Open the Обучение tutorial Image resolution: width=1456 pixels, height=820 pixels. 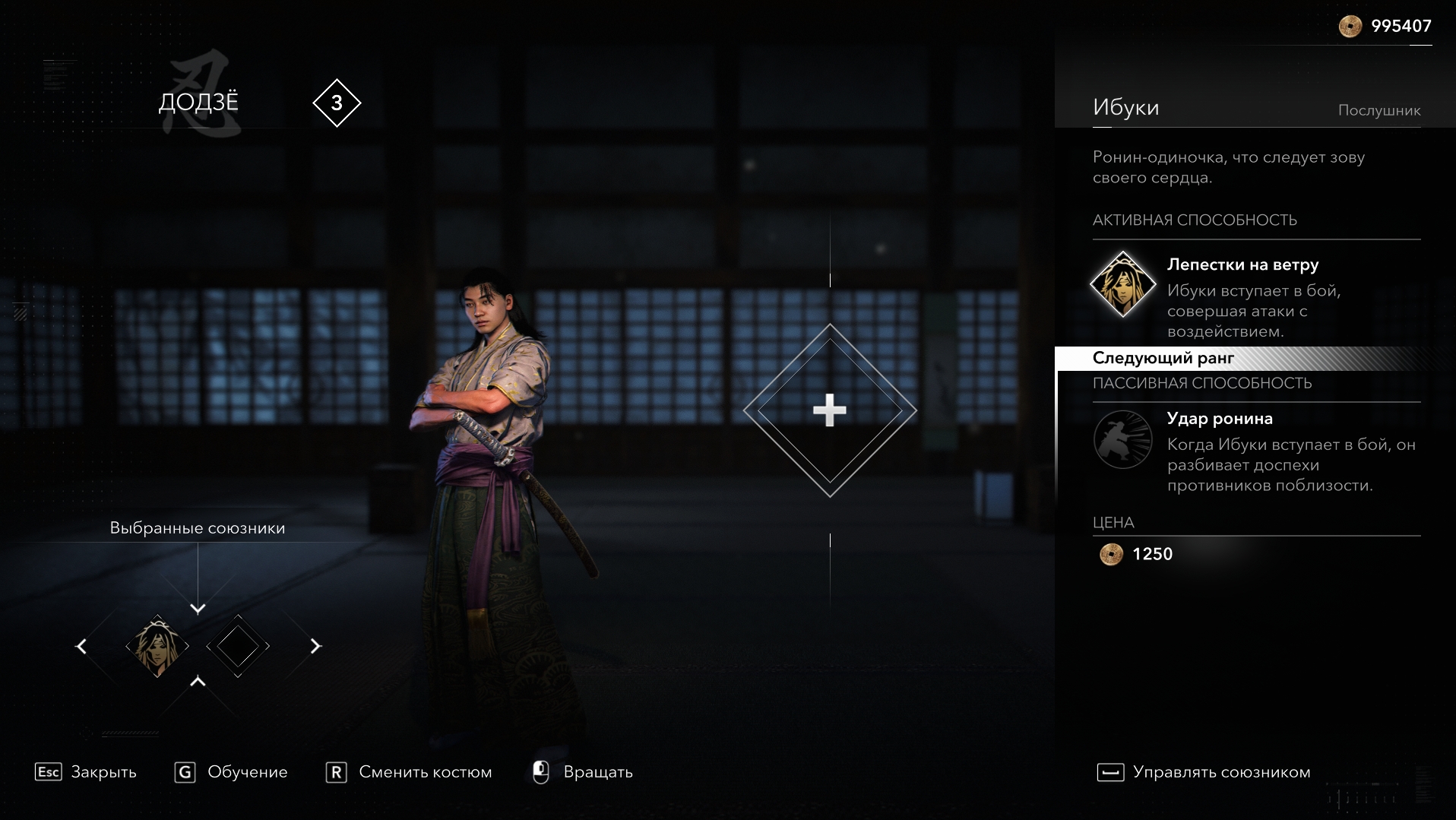tap(232, 772)
